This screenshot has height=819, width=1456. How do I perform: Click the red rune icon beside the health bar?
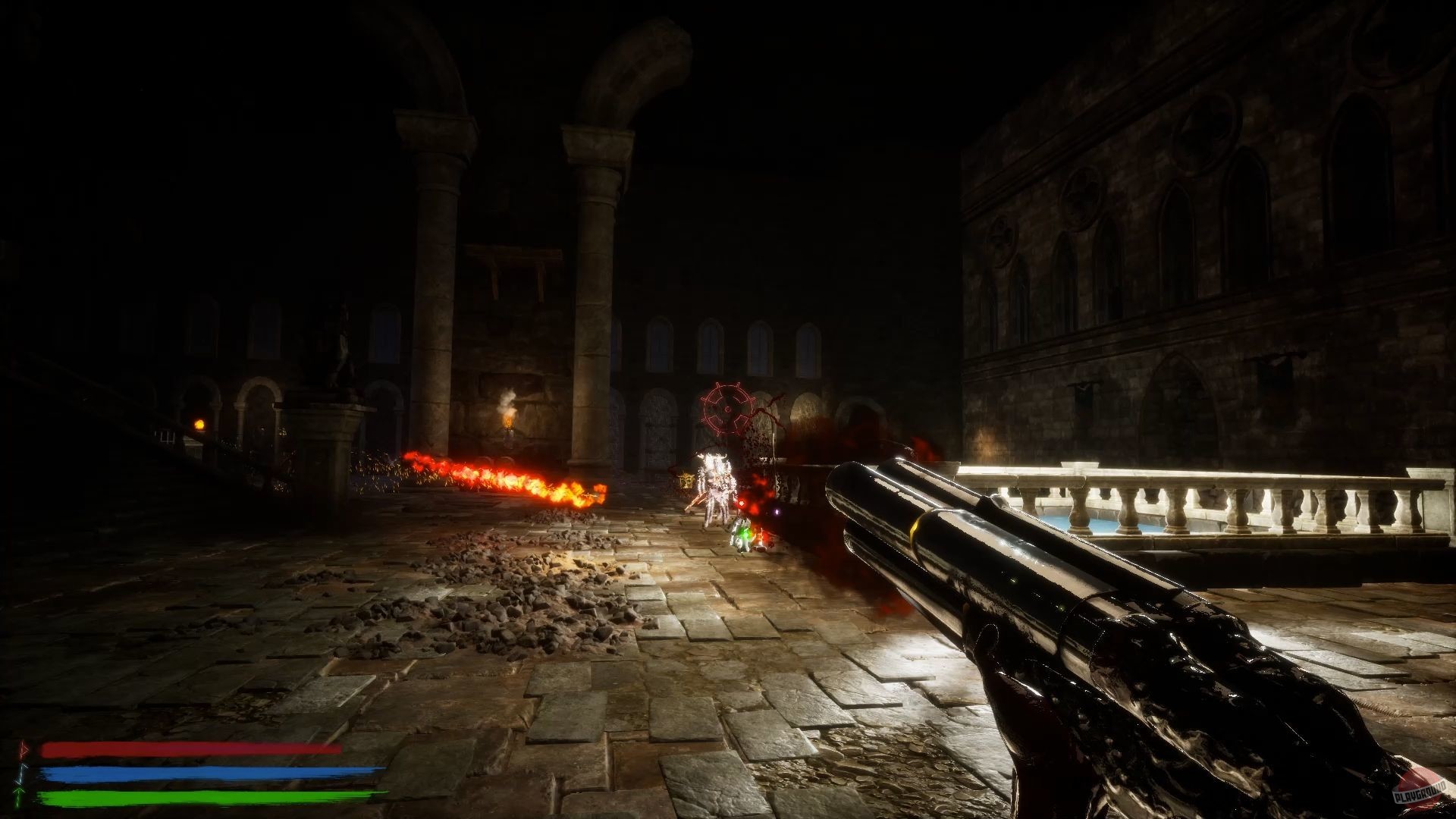(24, 749)
